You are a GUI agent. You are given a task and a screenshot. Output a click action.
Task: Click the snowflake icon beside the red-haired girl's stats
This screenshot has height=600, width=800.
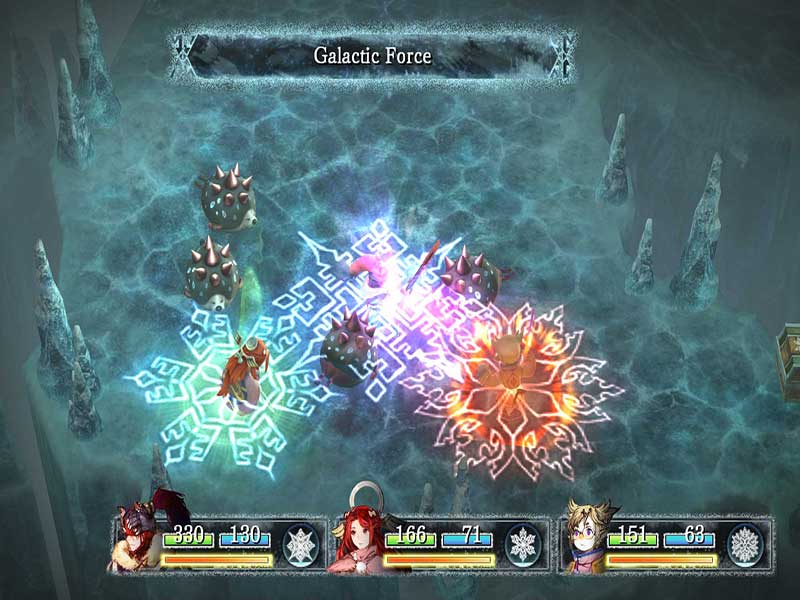[x=521, y=545]
